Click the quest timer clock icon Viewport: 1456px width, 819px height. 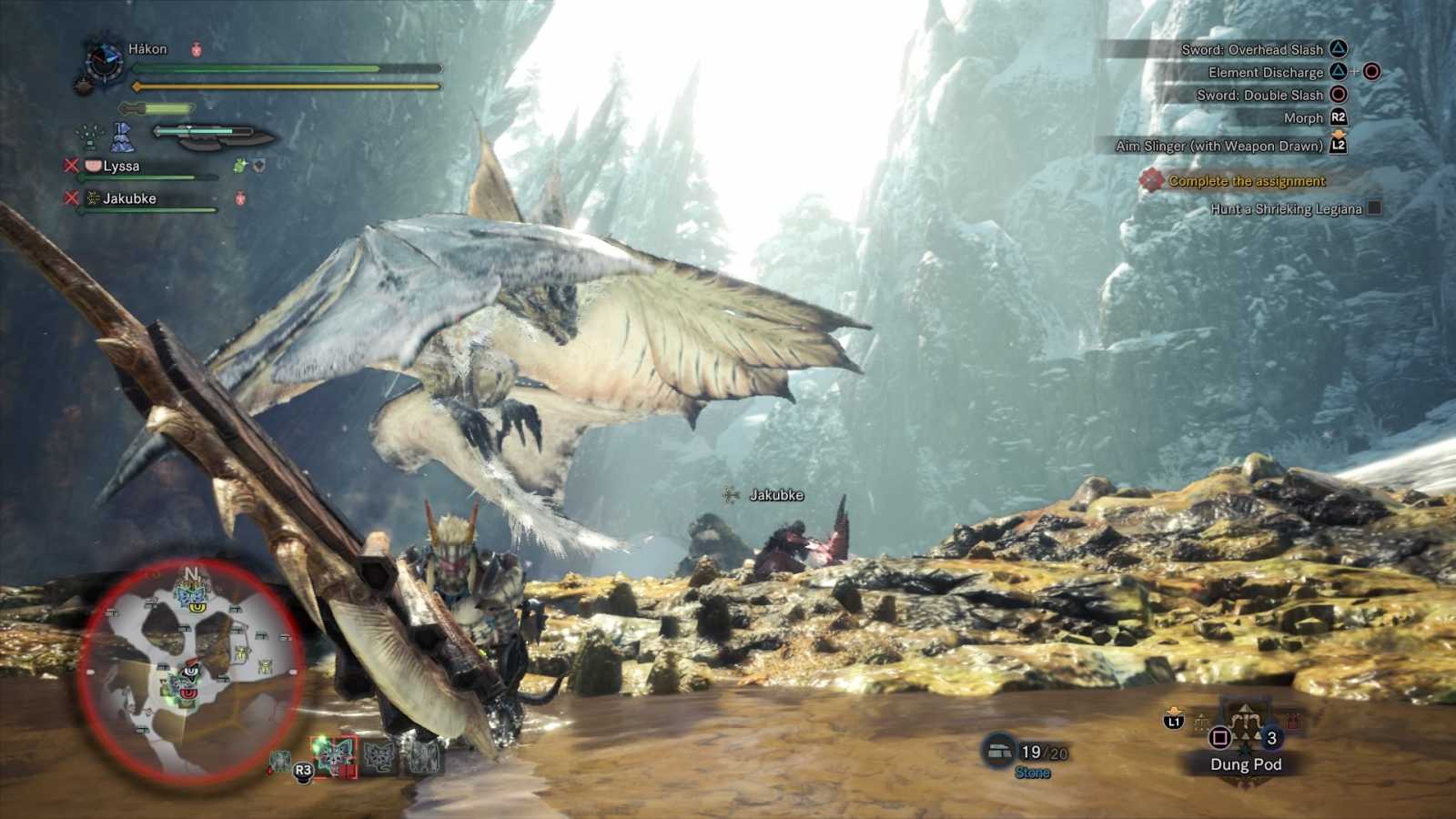[x=103, y=61]
